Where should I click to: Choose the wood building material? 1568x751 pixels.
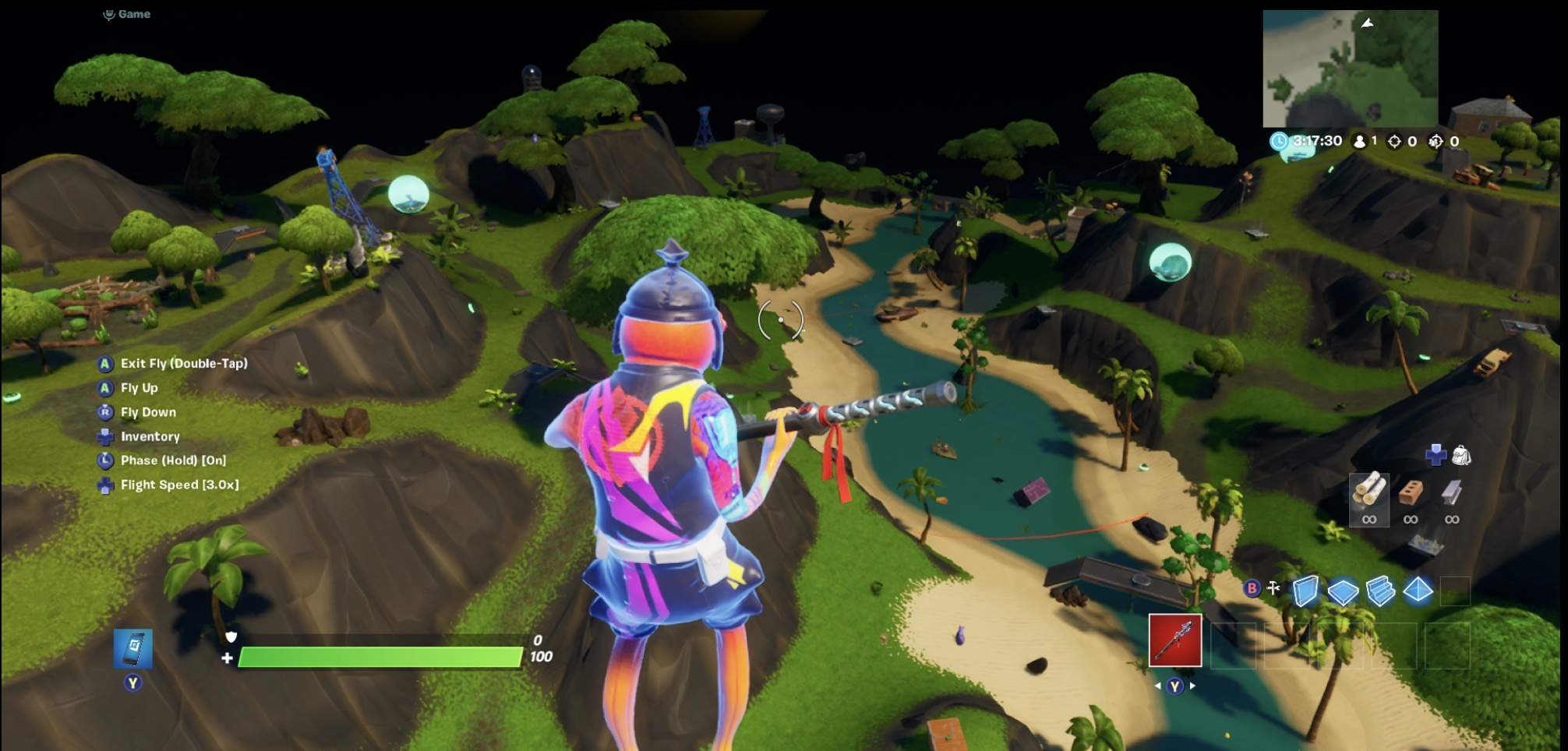coord(1369,492)
